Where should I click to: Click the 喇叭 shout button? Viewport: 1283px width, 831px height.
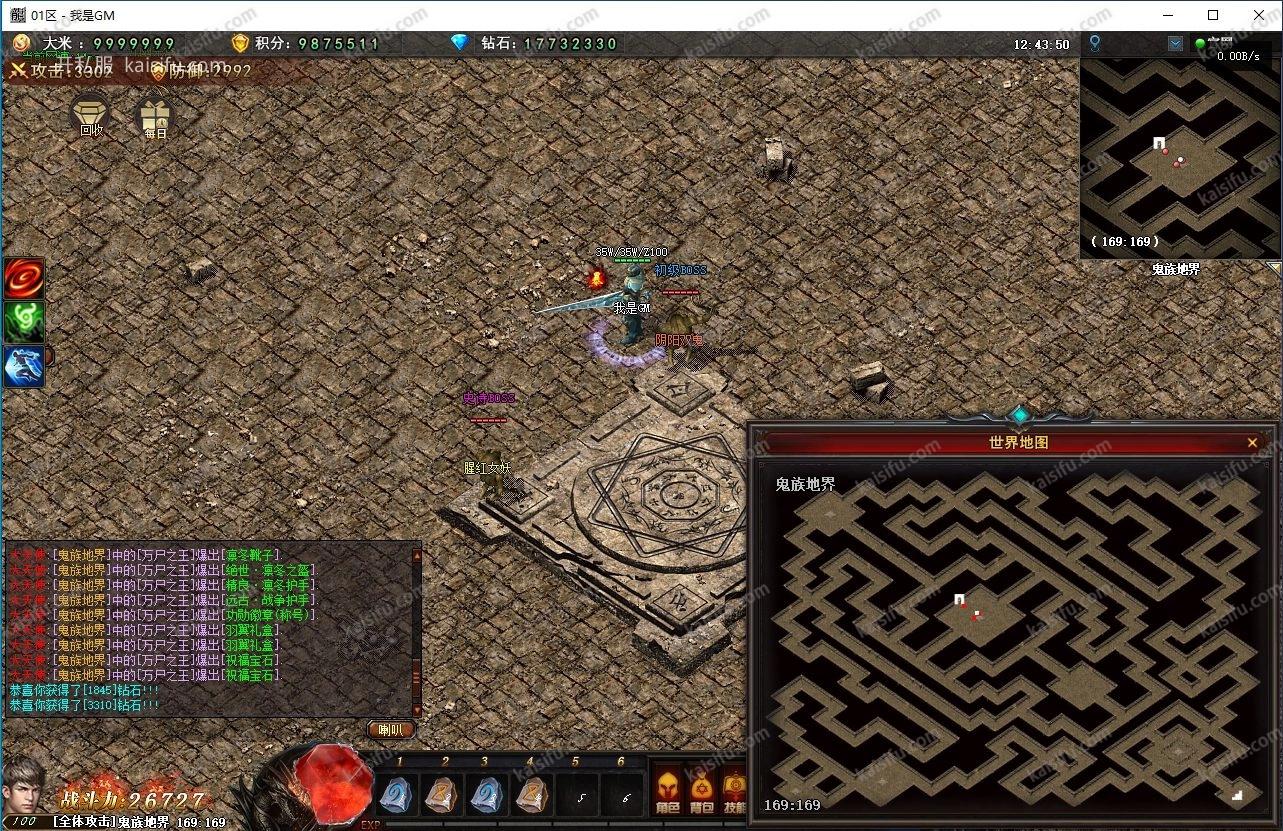tap(391, 729)
